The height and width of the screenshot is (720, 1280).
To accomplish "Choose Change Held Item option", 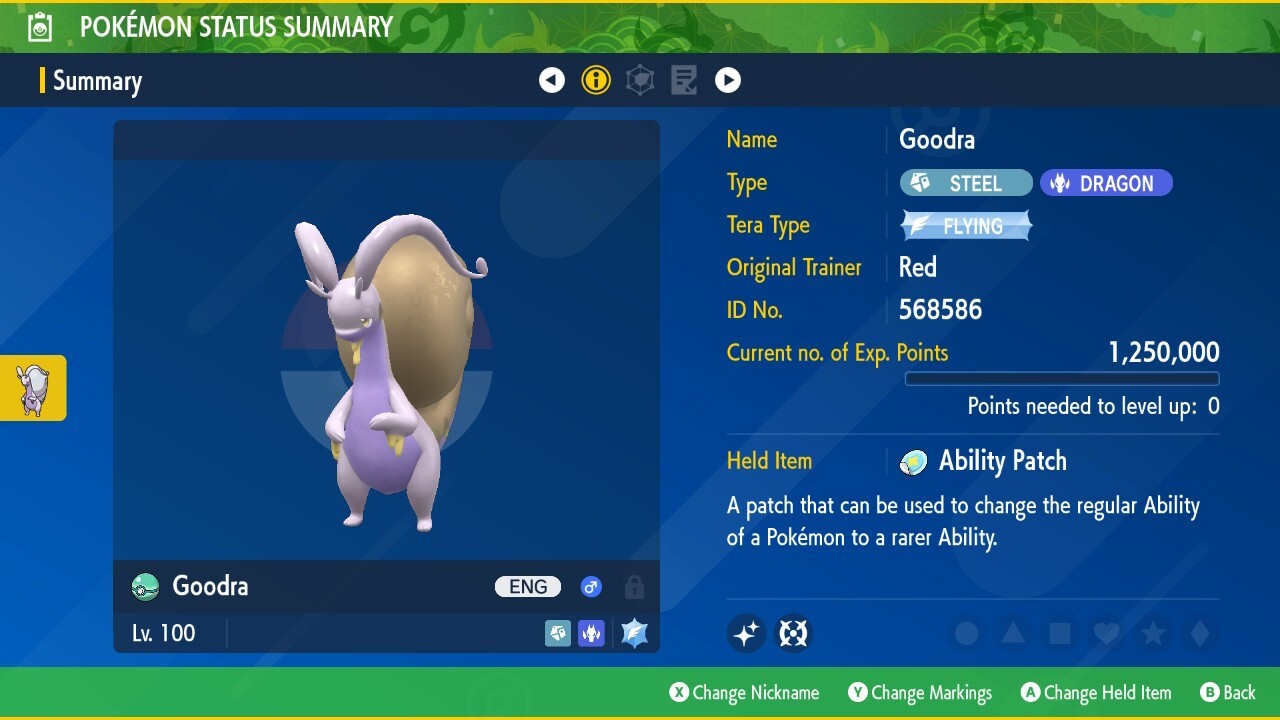I will pos(1095,693).
